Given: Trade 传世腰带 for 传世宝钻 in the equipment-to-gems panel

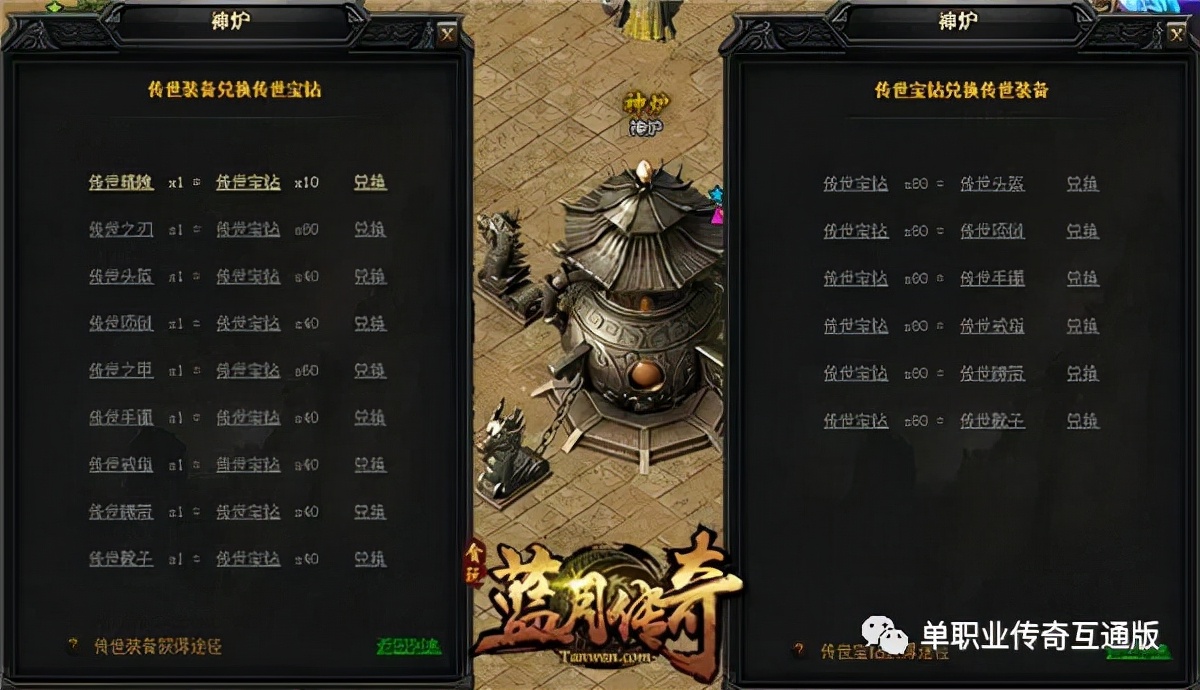Looking at the screenshot, I should pyautogui.click(x=370, y=511).
